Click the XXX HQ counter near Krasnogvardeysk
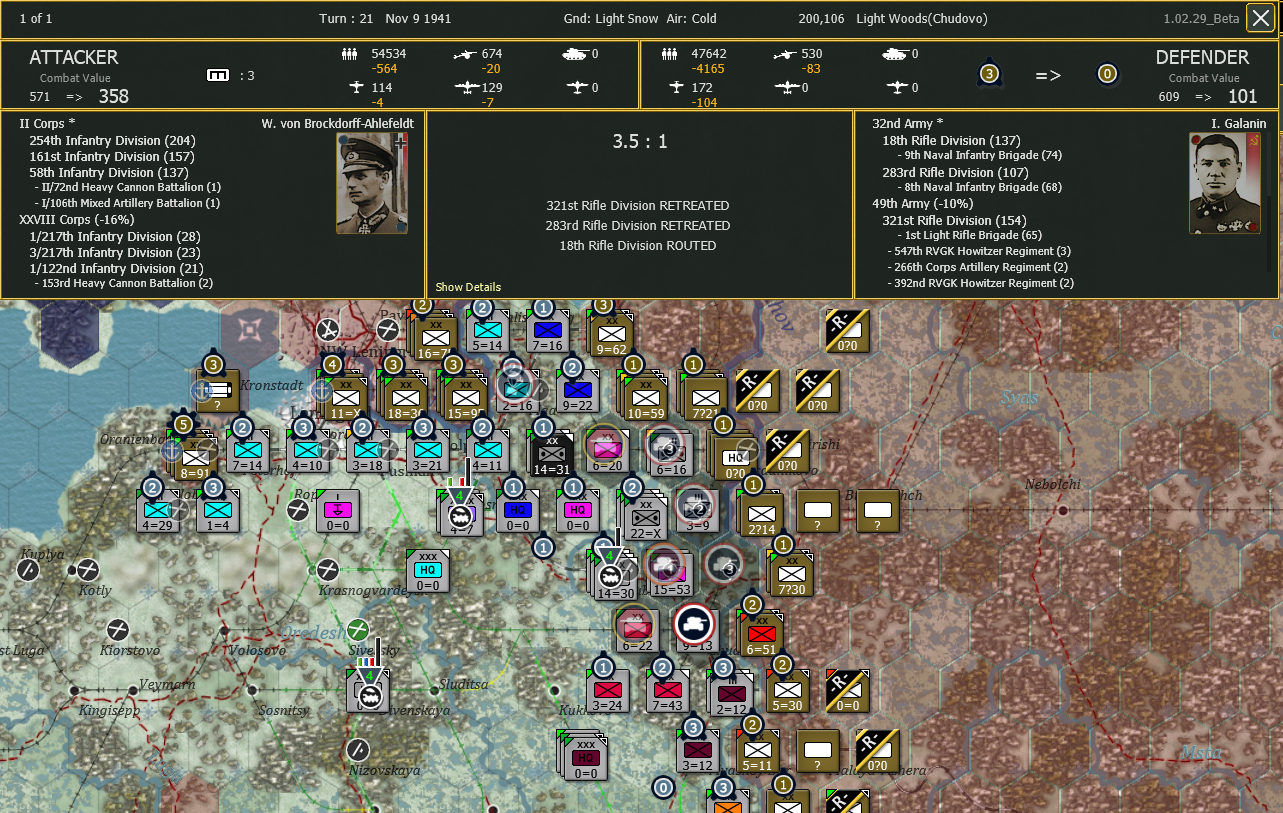The width and height of the screenshot is (1283, 813). tap(428, 570)
